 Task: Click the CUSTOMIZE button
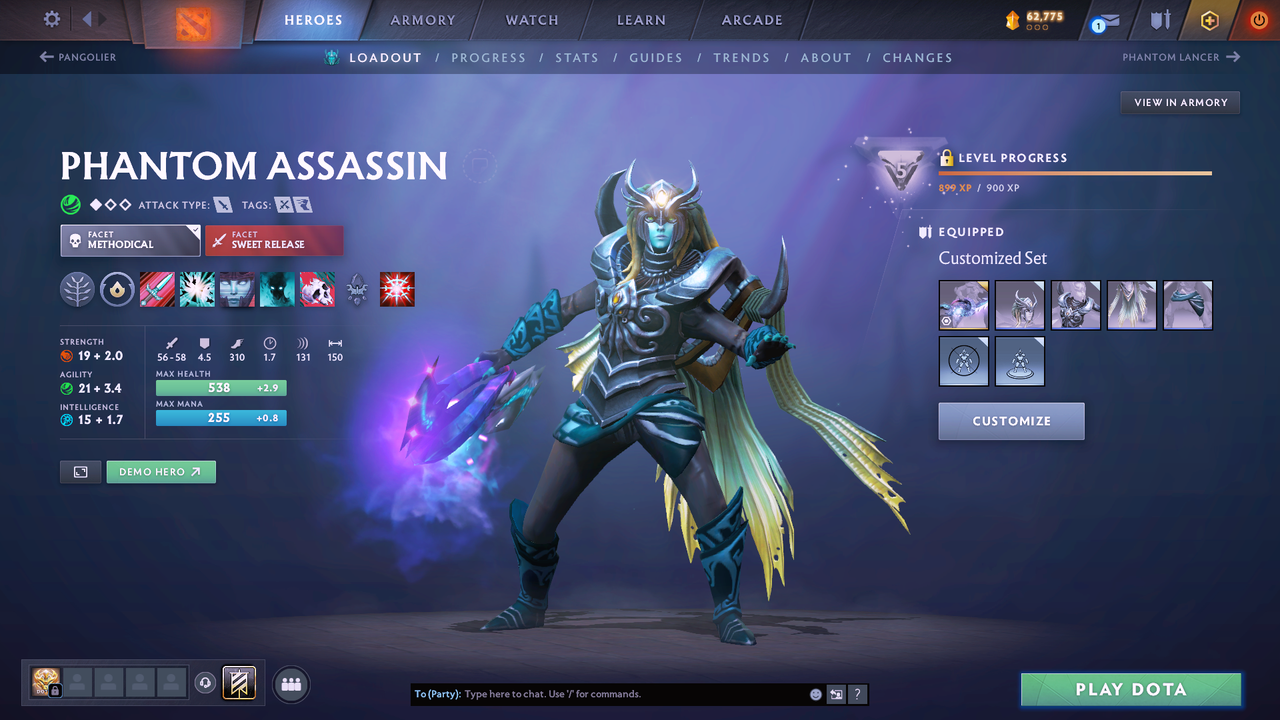click(1011, 421)
